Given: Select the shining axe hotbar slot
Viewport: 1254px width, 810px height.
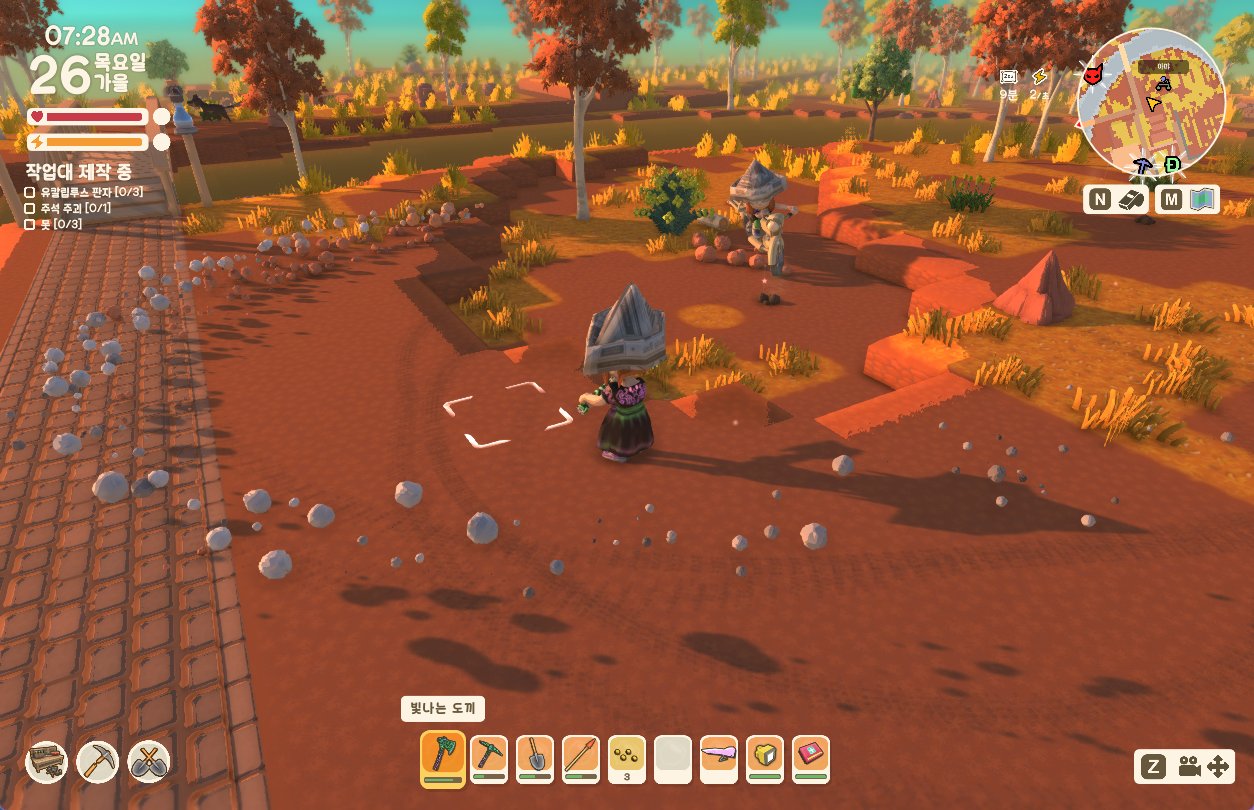Looking at the screenshot, I should coord(442,759).
